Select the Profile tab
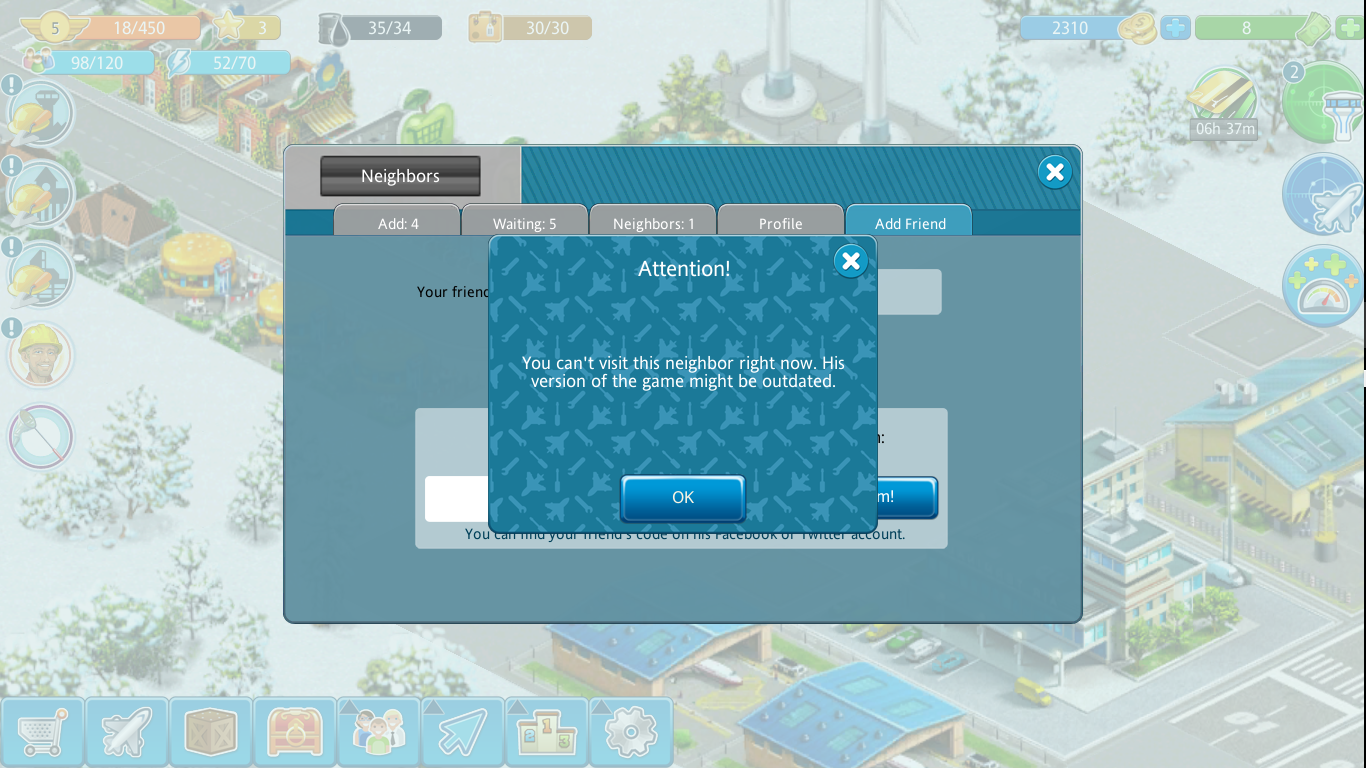 [x=780, y=223]
